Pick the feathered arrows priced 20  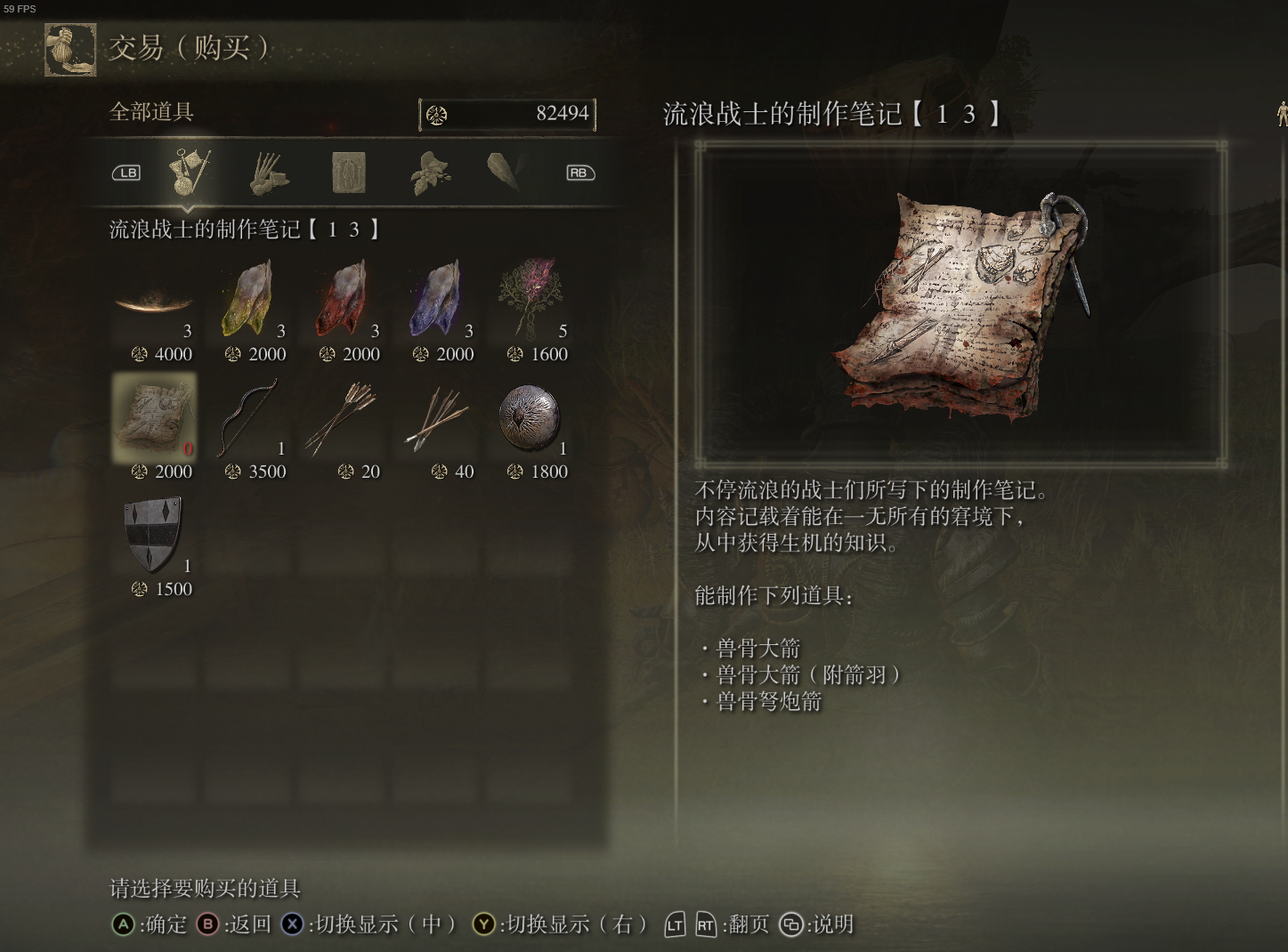344,418
